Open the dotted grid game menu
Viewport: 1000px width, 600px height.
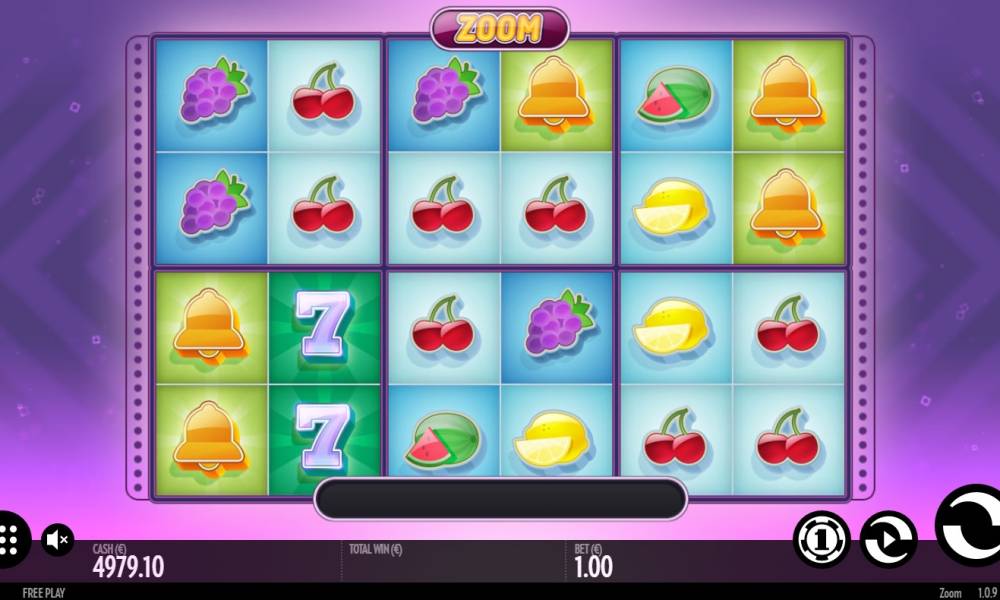click(10, 540)
